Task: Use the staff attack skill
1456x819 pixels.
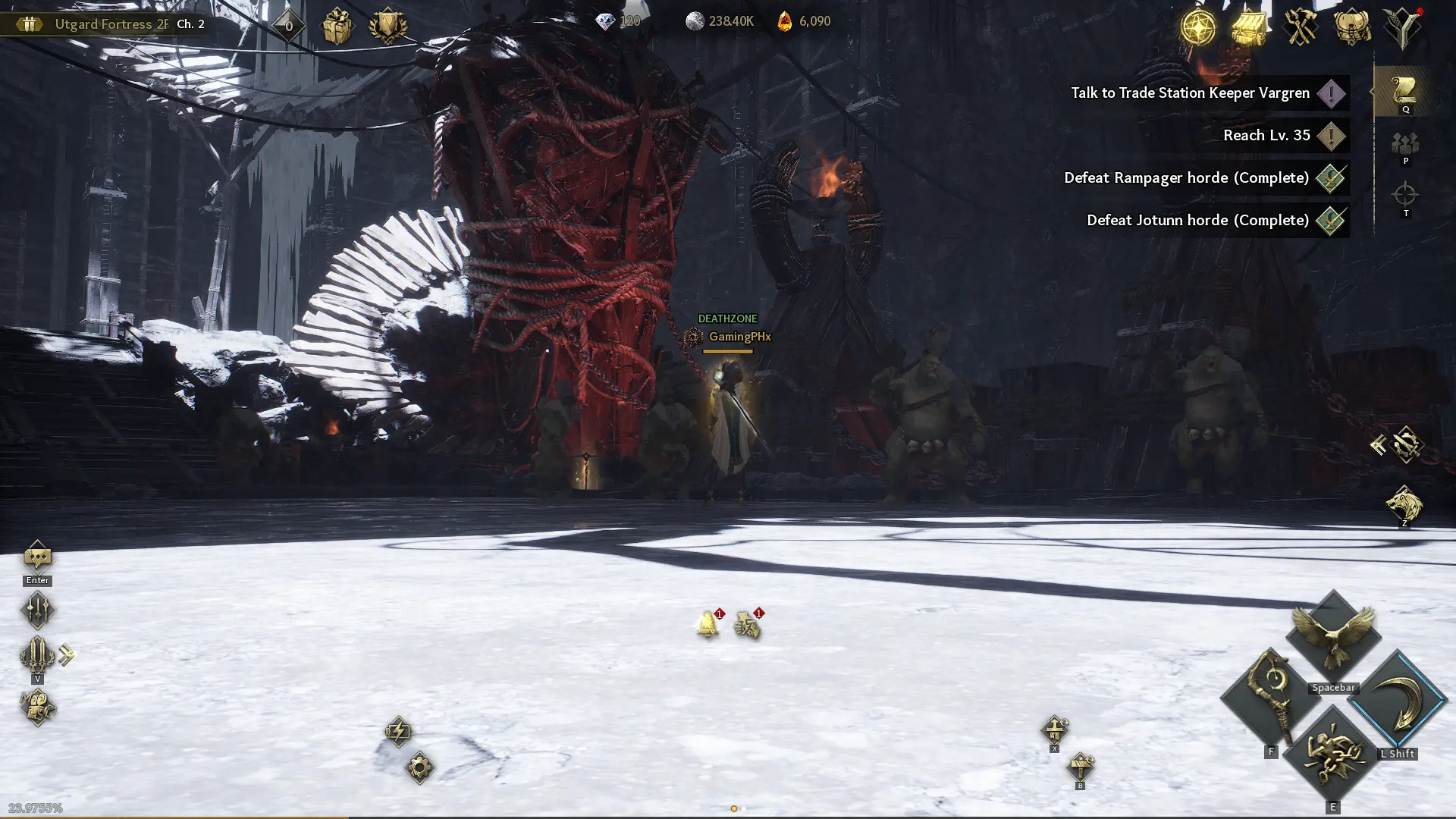Action: pyautogui.click(x=1270, y=698)
